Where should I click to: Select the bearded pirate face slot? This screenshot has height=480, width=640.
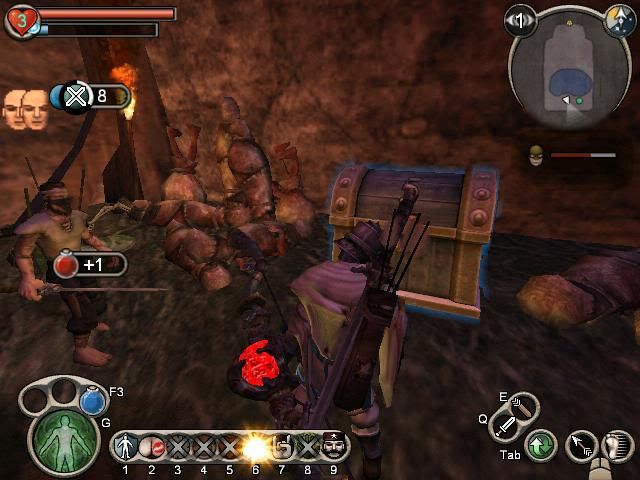click(x=333, y=446)
